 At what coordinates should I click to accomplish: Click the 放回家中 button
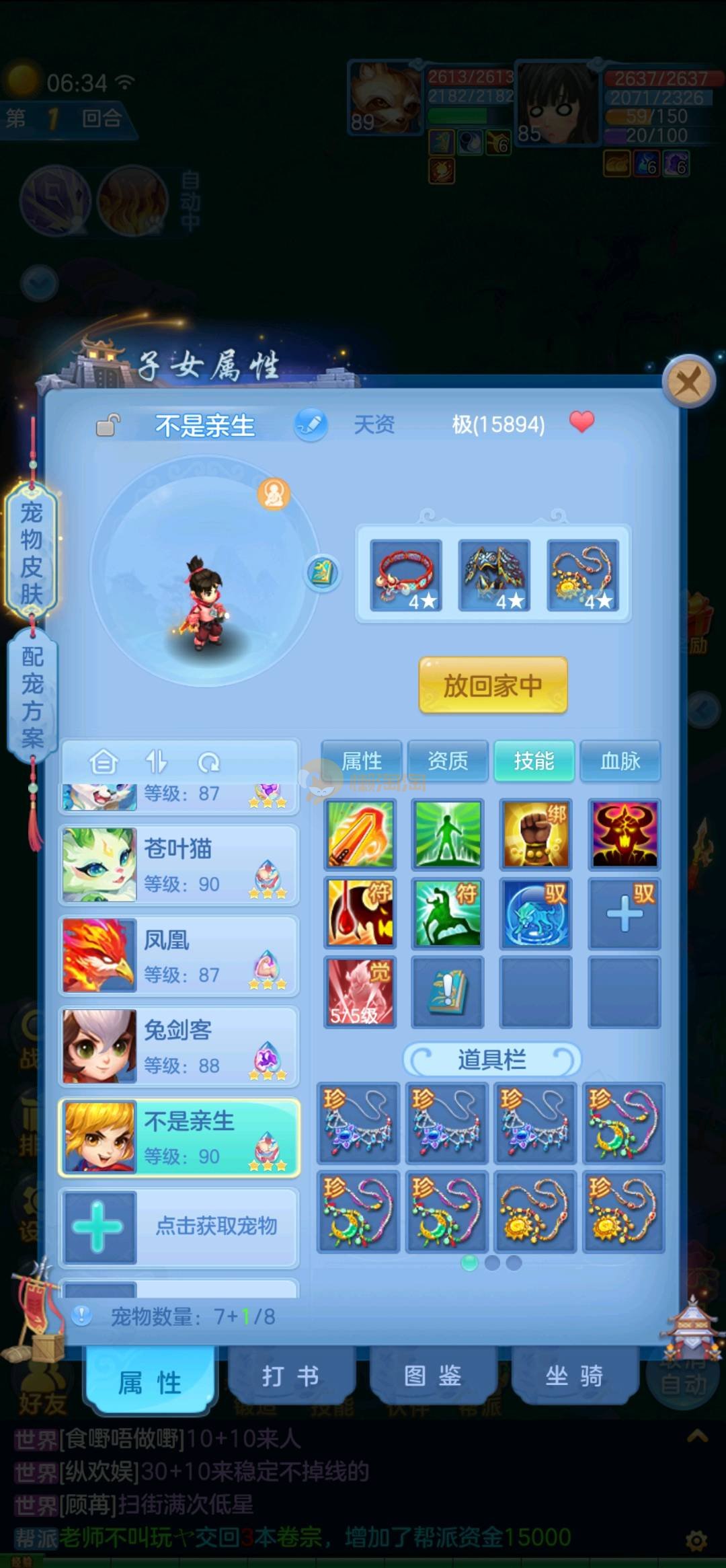tap(493, 685)
